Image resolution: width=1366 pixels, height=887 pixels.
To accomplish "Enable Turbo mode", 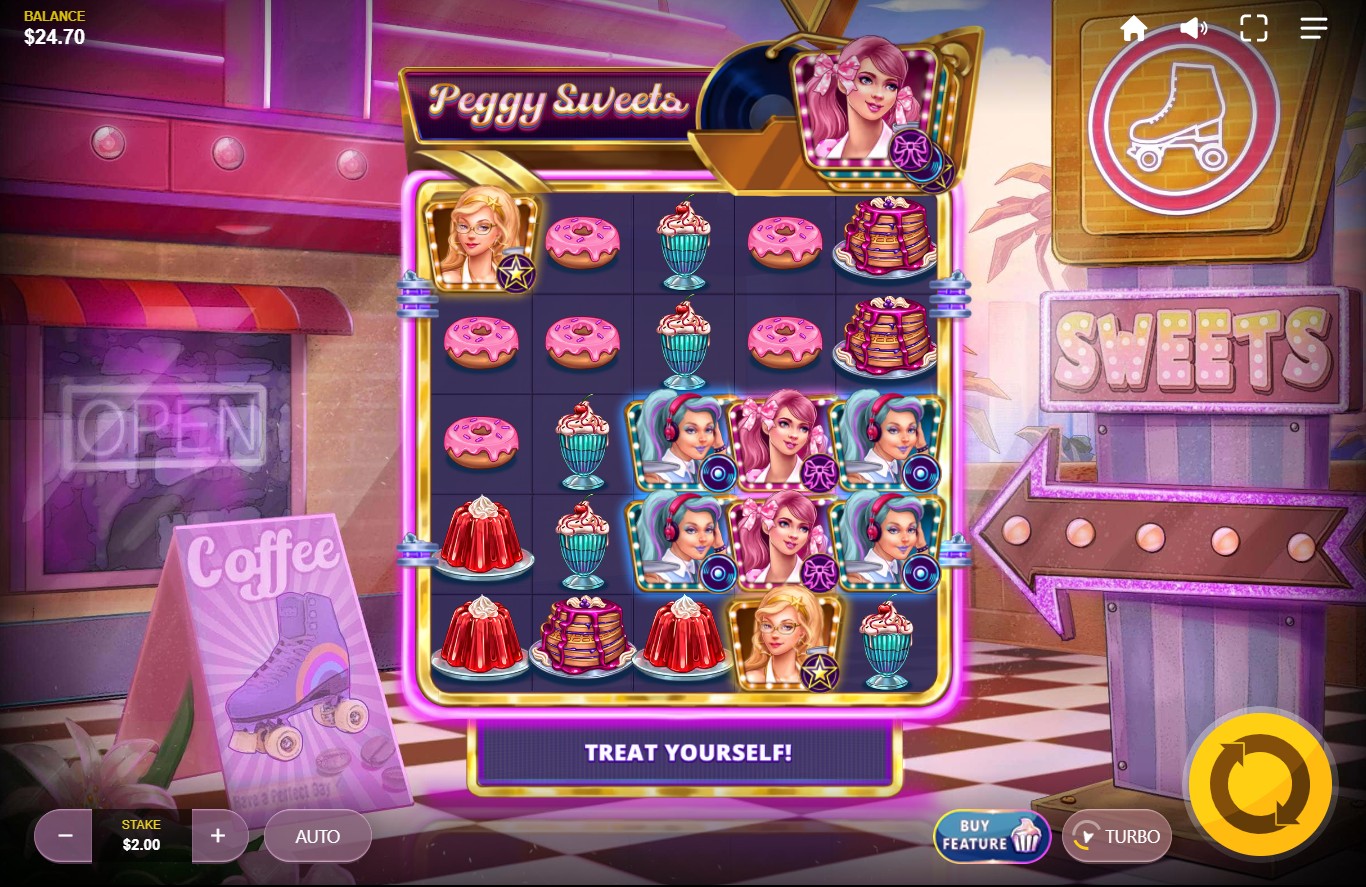I will click(x=1117, y=836).
